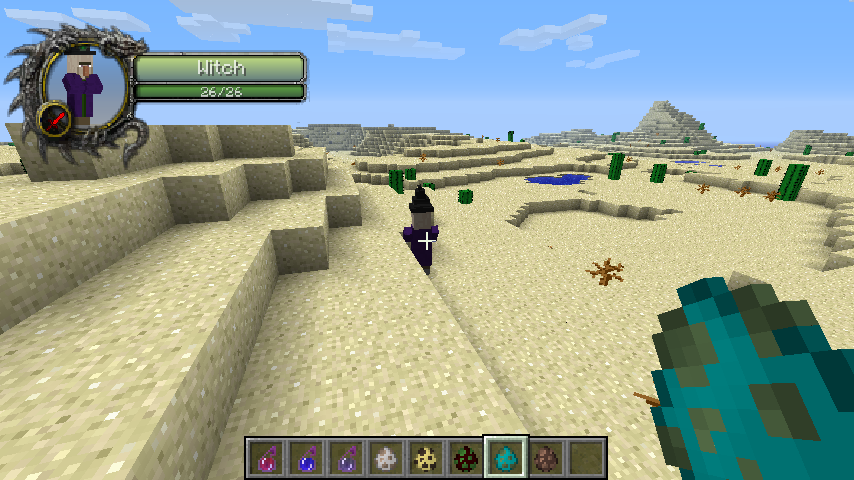The image size is (854, 480).
Task: Select the cyan spawn egg slot
Action: (x=506, y=458)
